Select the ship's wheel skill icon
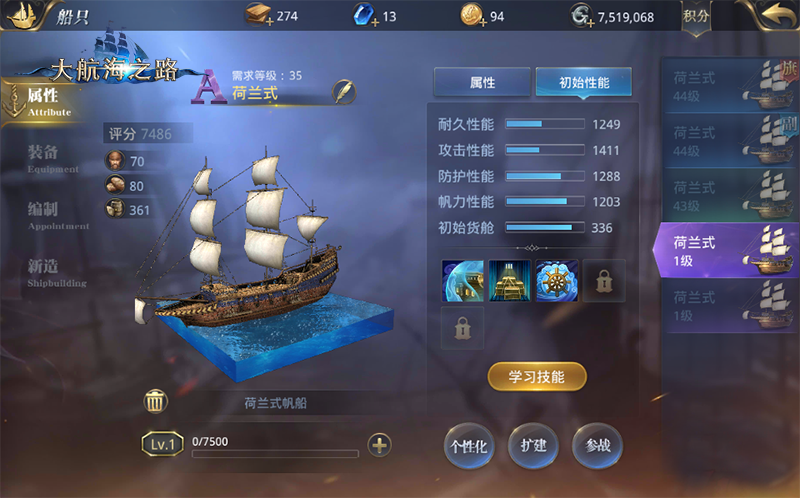 click(x=557, y=281)
